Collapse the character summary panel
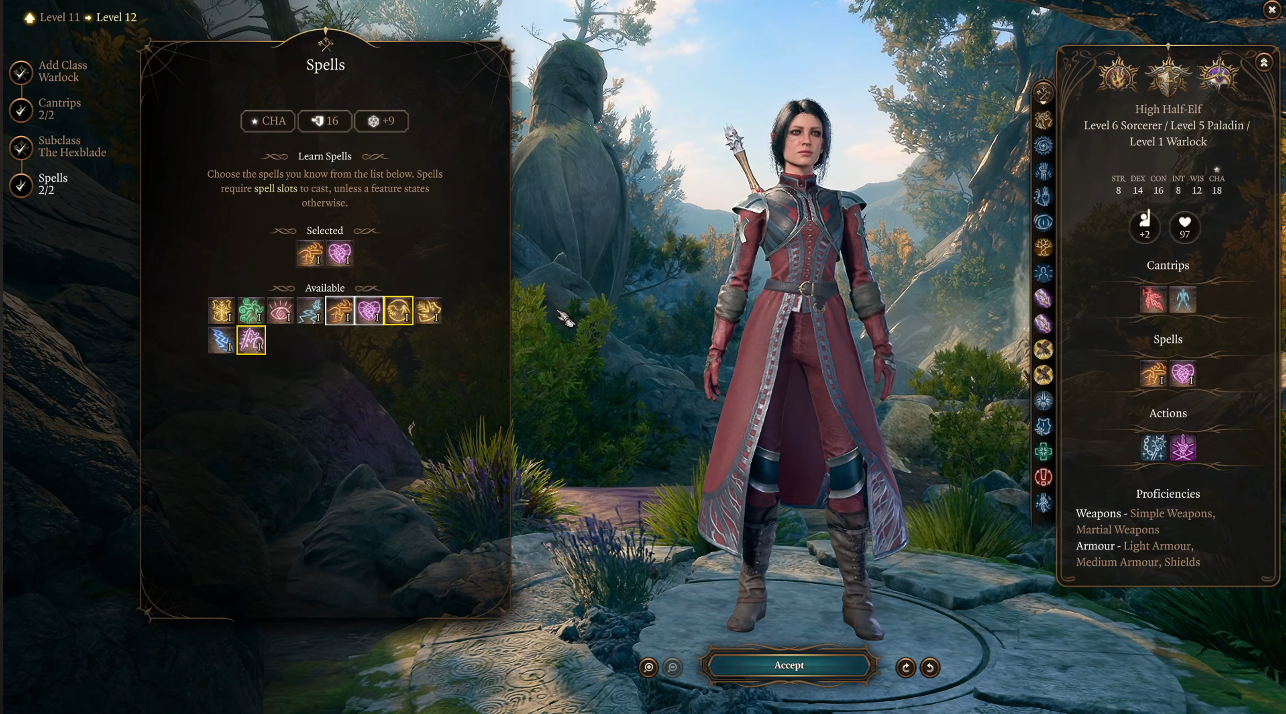This screenshot has width=1286, height=714. [1264, 63]
